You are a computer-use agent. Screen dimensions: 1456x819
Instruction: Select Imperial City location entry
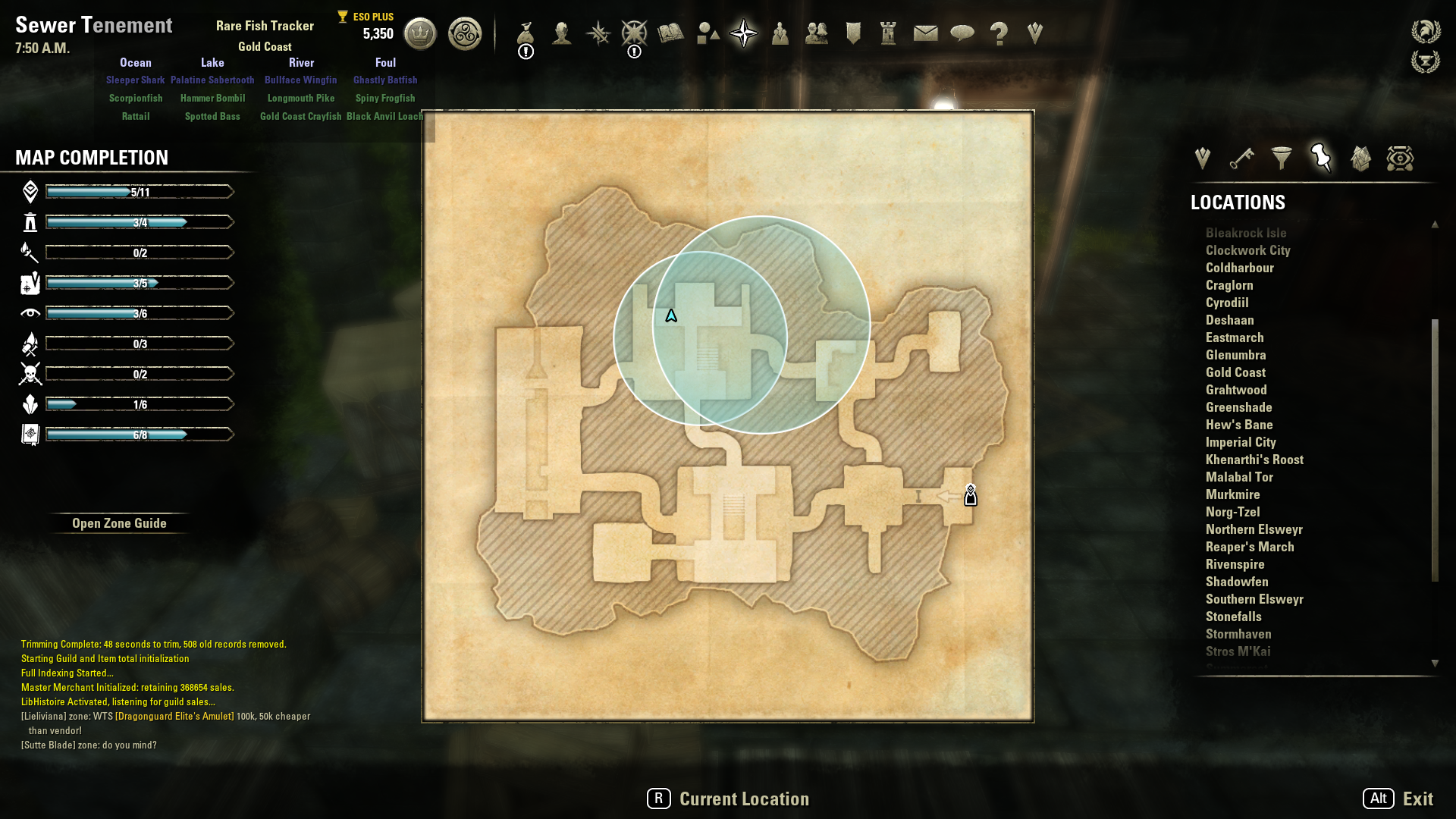[1241, 442]
